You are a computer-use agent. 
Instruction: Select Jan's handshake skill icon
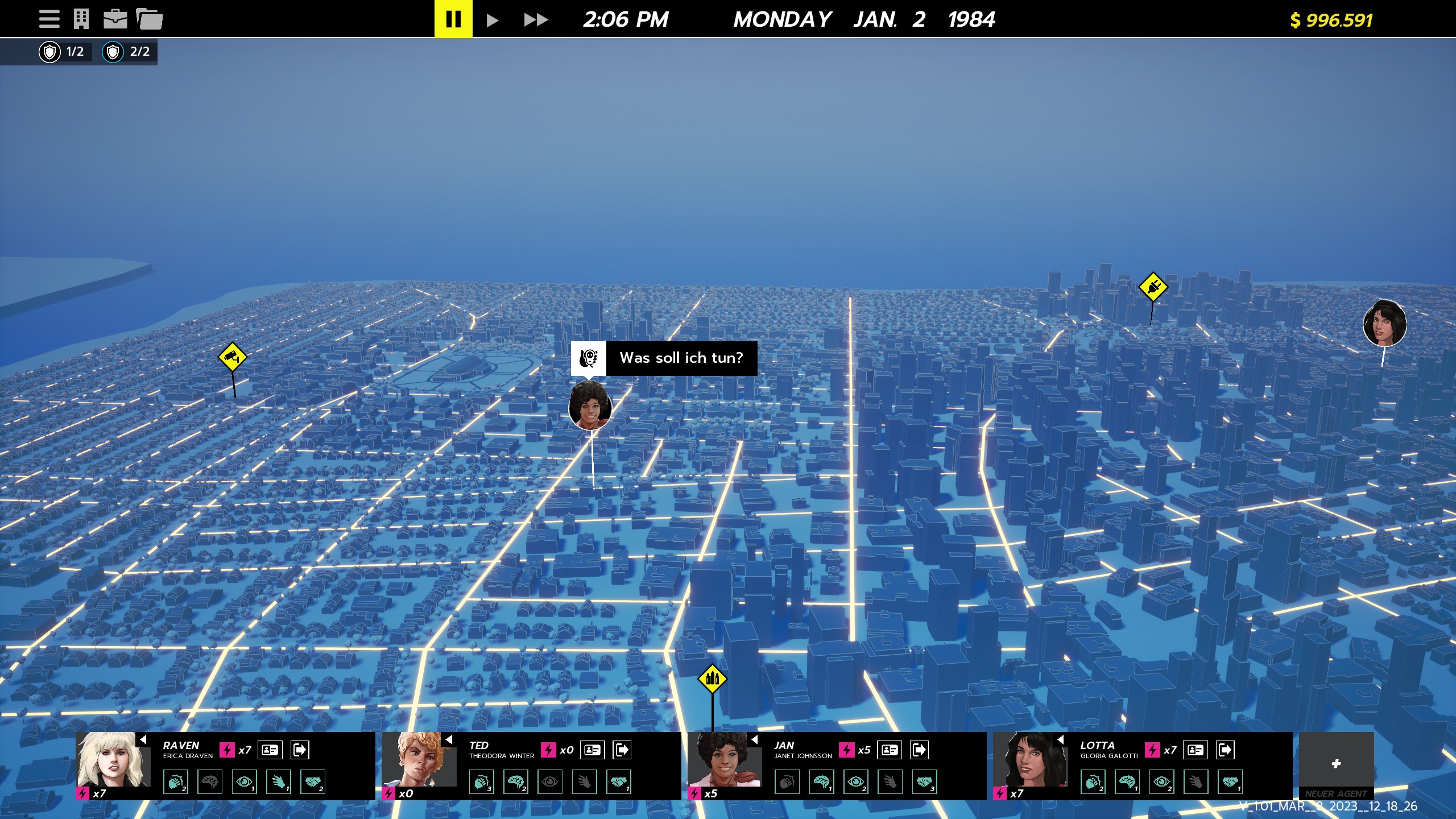[x=925, y=783]
